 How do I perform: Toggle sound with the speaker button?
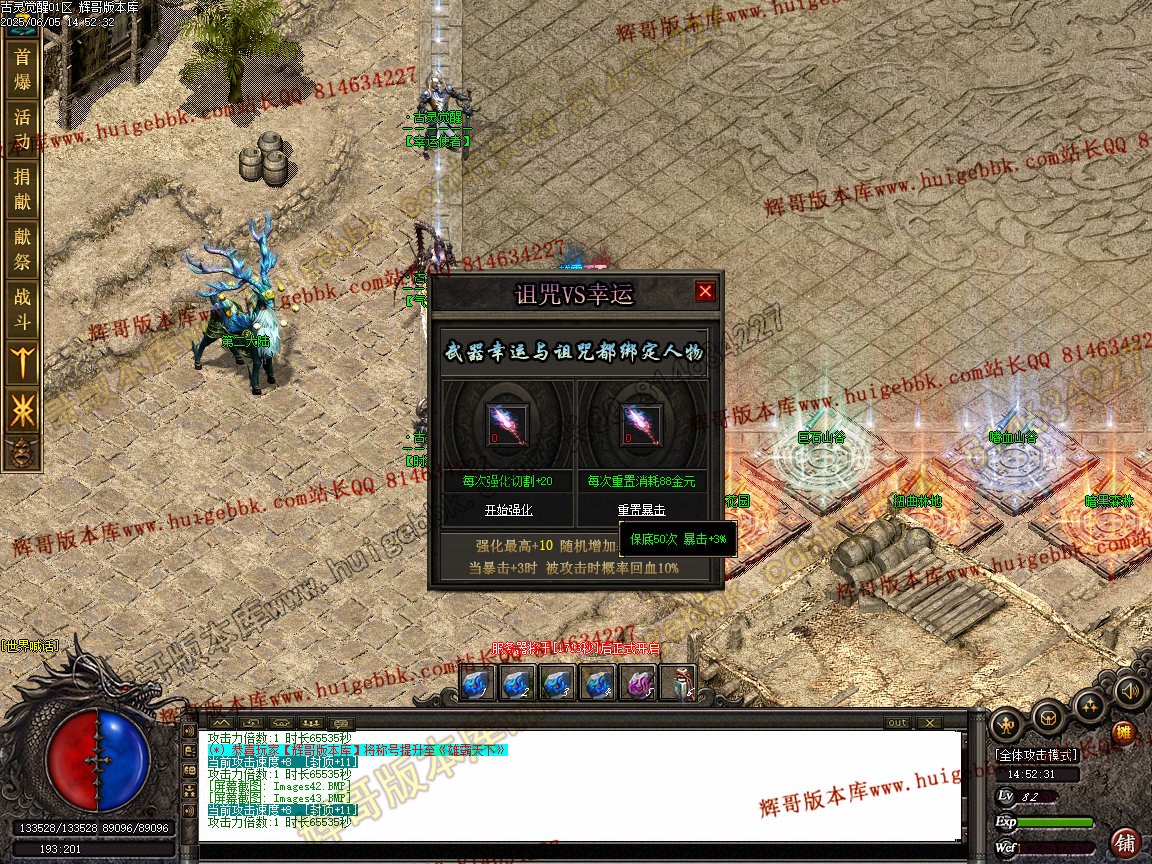coord(1129,691)
